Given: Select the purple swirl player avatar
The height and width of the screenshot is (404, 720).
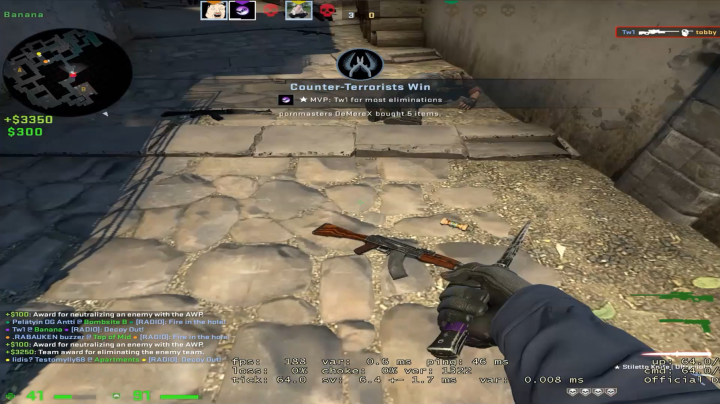Looking at the screenshot, I should 242,11.
